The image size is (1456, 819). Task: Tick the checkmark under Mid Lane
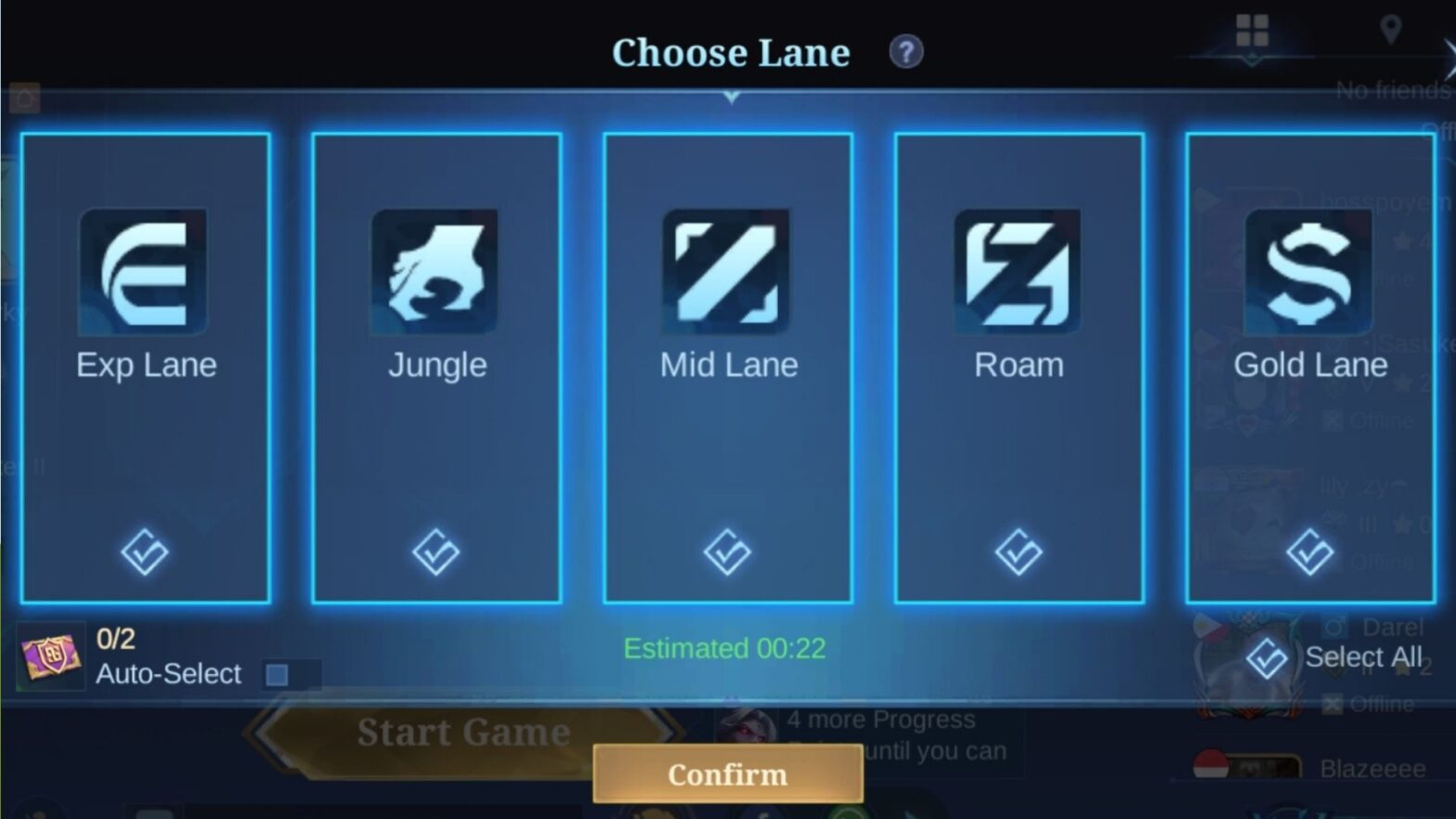pos(728,552)
